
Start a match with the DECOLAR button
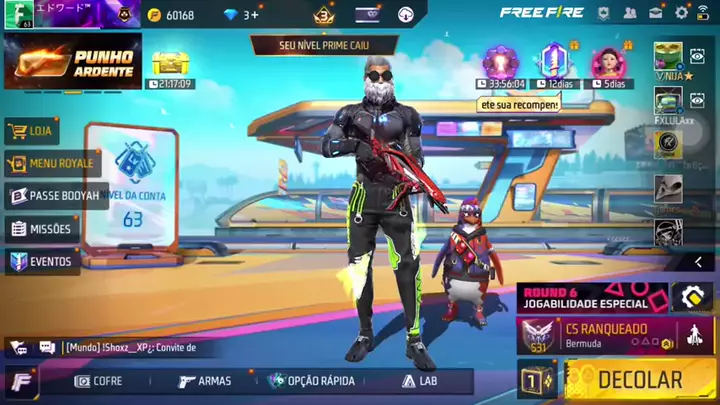[638, 380]
